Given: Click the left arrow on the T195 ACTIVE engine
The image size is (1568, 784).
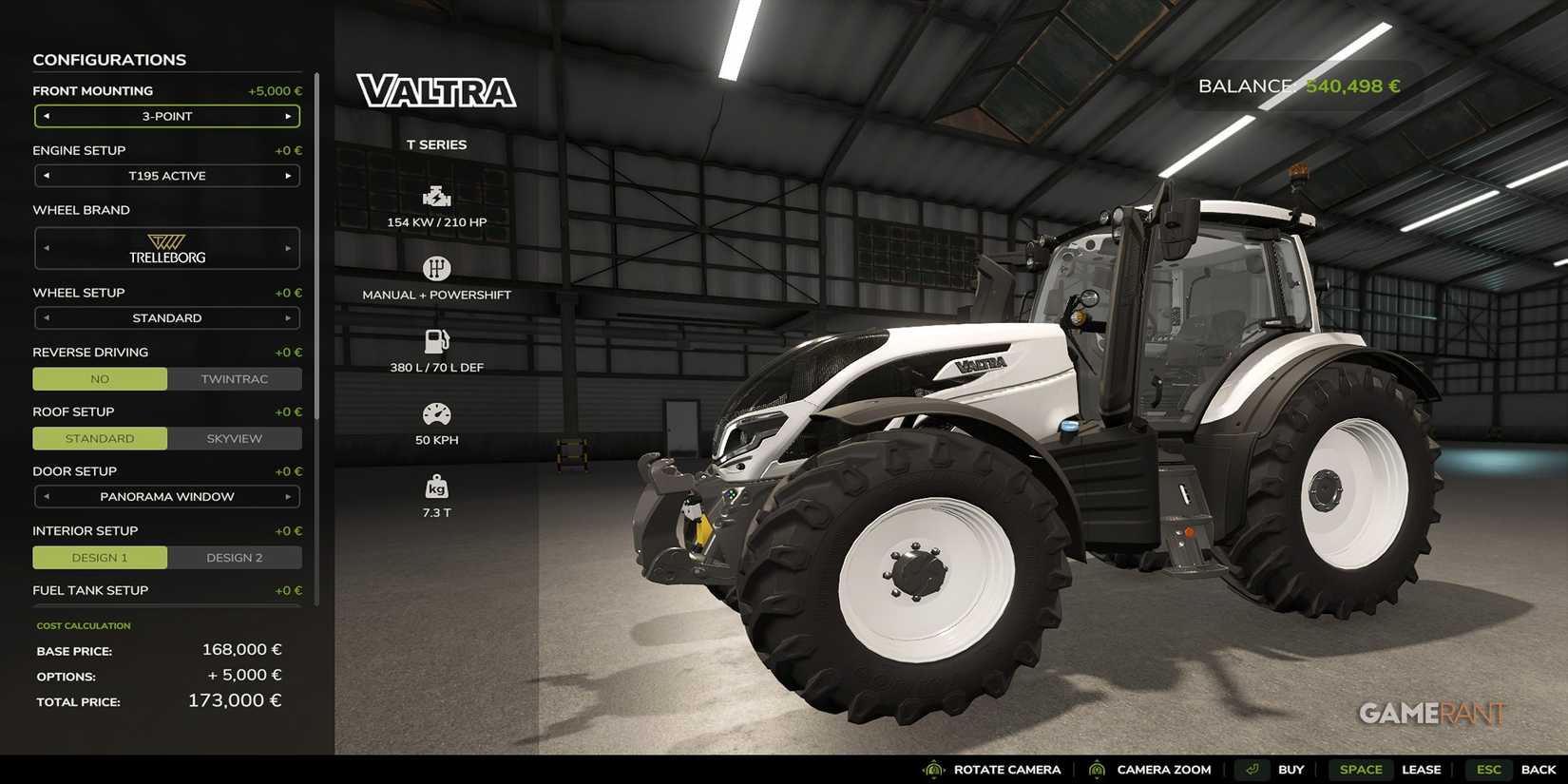Looking at the screenshot, I should click(x=46, y=176).
